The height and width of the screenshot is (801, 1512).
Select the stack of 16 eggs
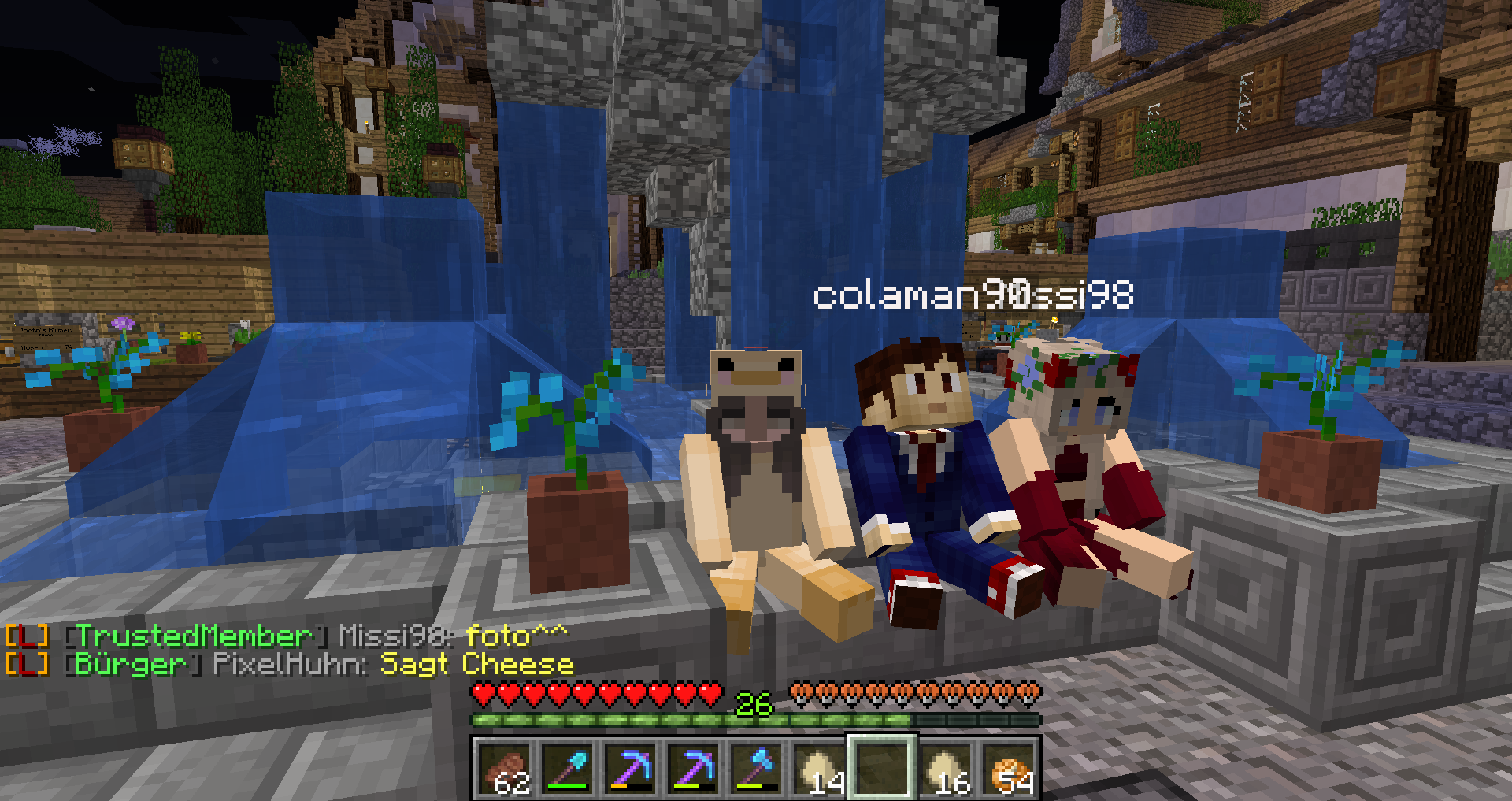pyautogui.click(x=945, y=768)
